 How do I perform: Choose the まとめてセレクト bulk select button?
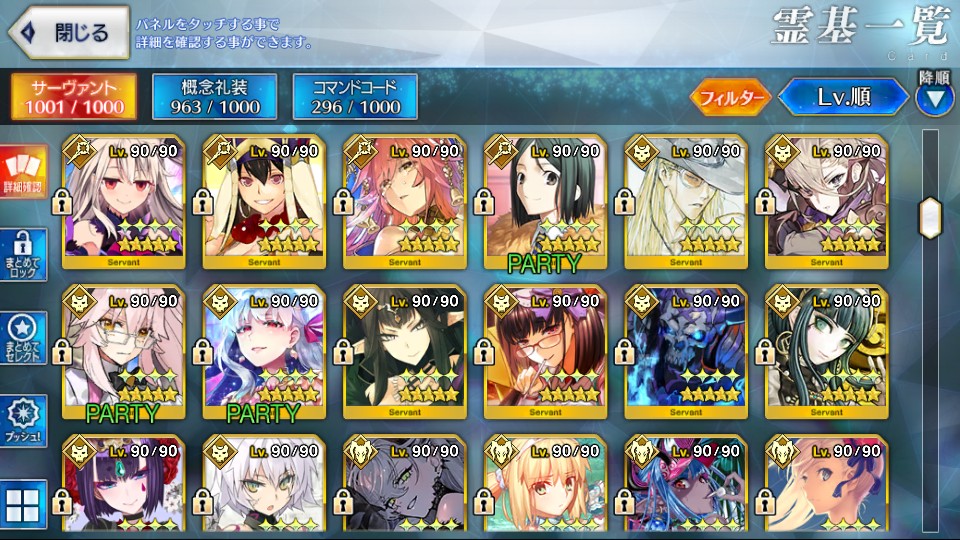24,337
